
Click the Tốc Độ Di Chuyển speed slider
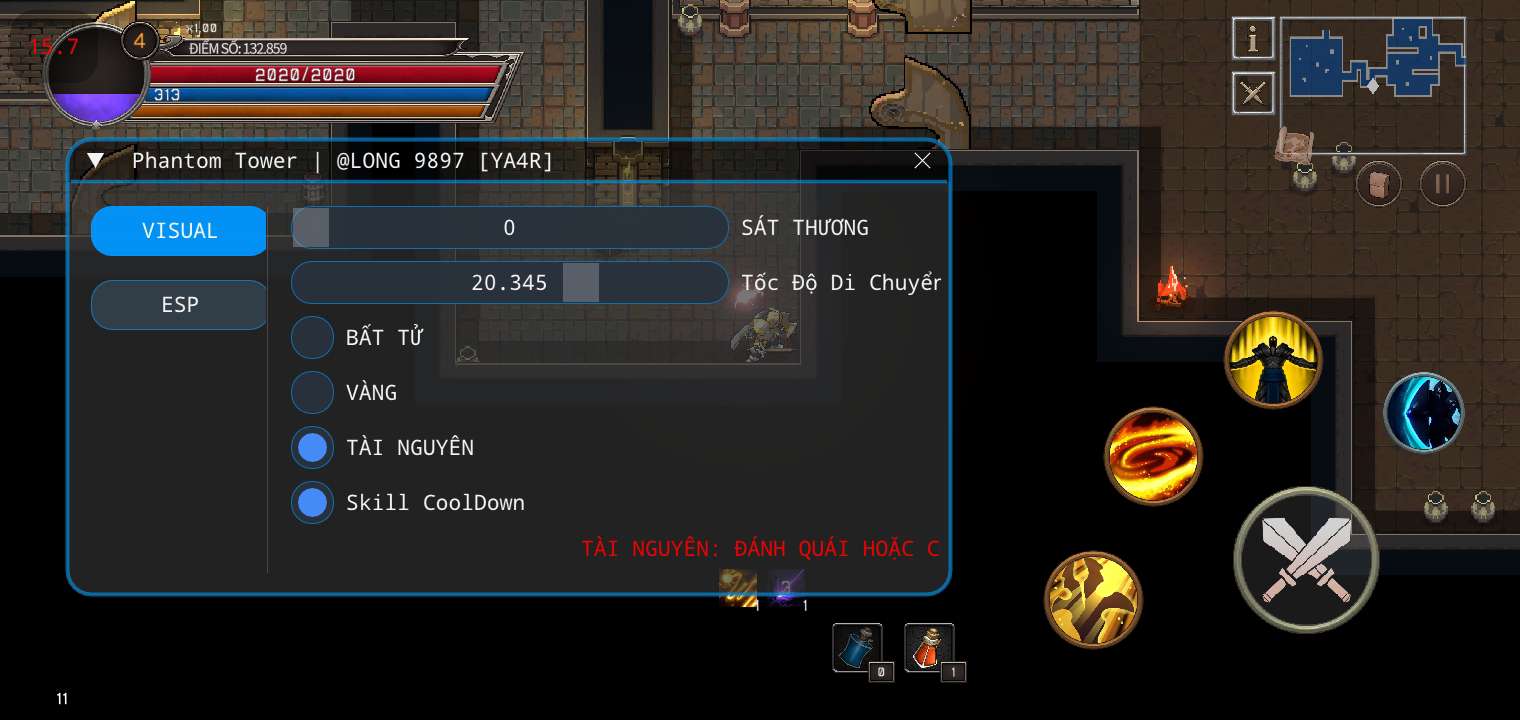pos(509,283)
